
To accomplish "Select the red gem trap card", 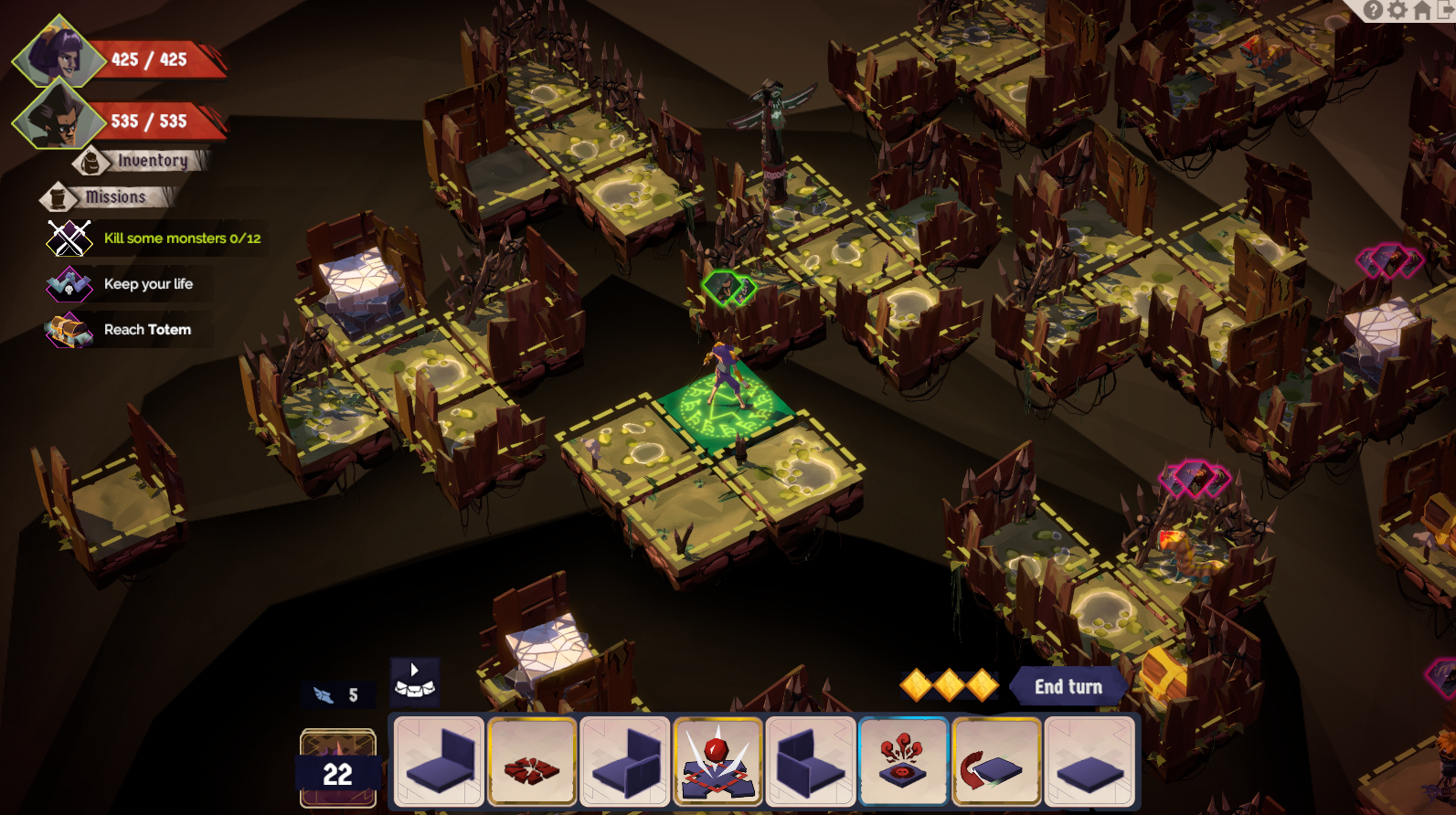I will pyautogui.click(x=717, y=761).
